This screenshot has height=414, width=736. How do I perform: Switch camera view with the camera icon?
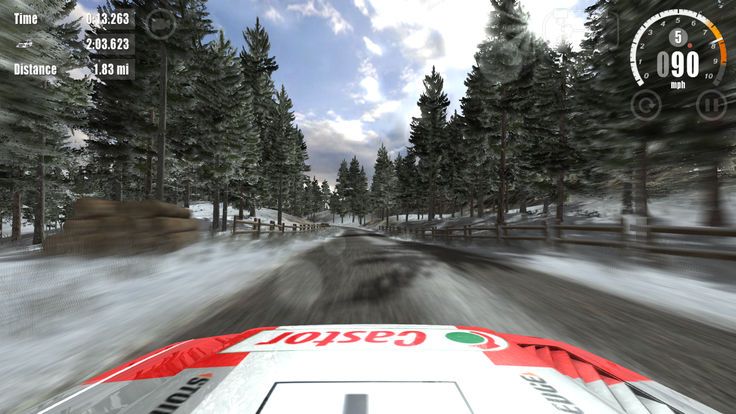[x=162, y=24]
